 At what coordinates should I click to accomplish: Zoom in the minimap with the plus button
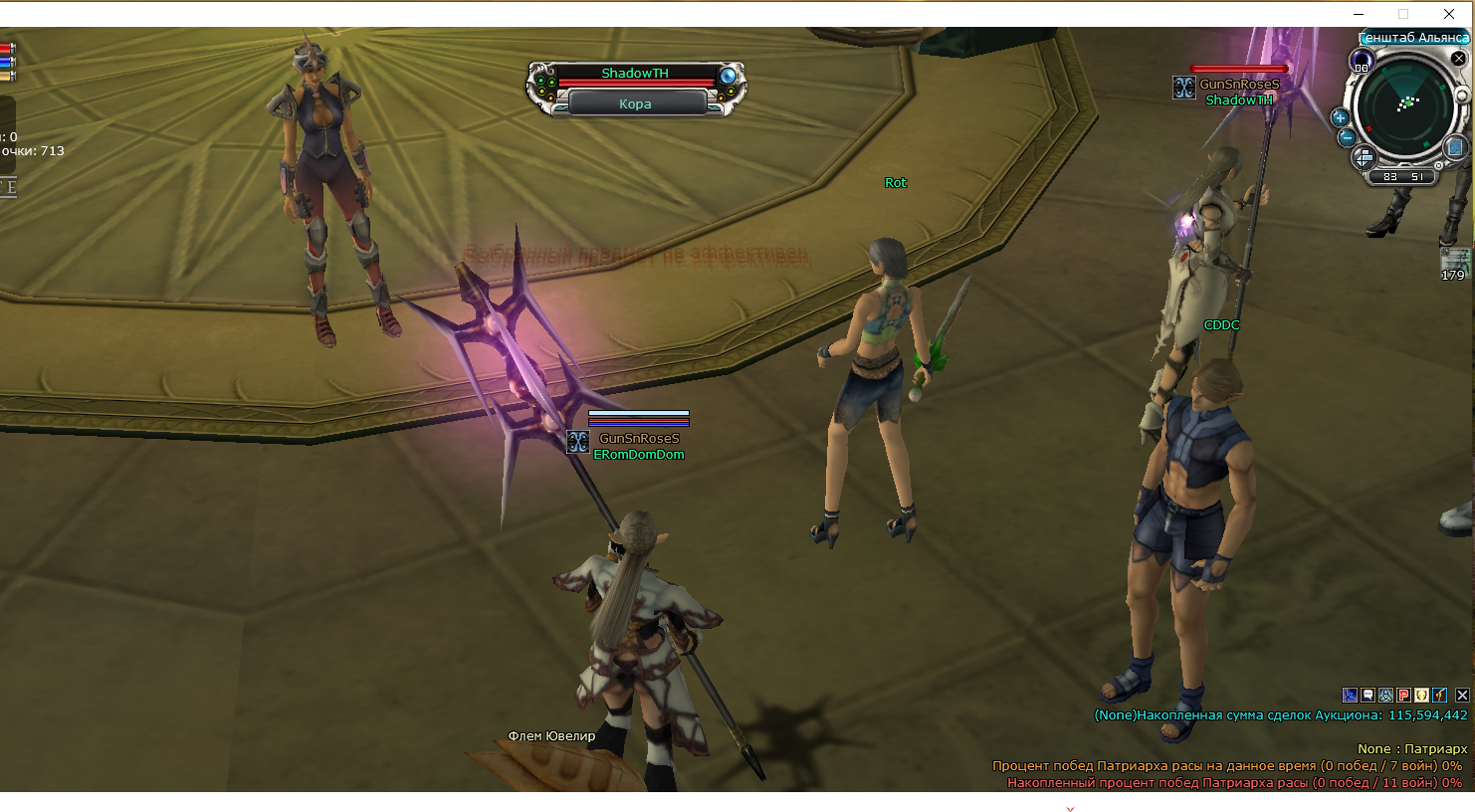coord(1340,117)
